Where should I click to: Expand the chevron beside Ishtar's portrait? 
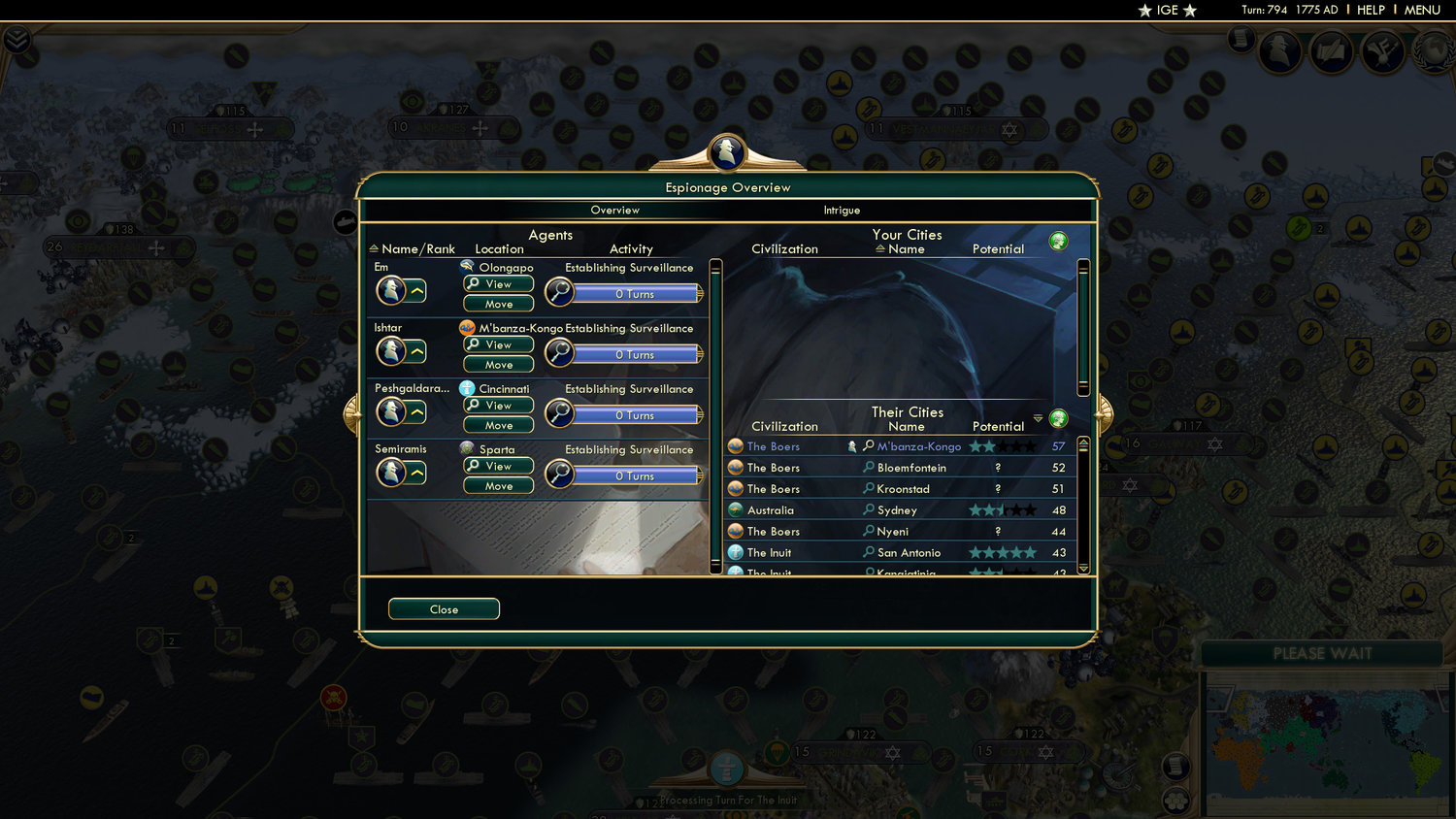coord(417,349)
